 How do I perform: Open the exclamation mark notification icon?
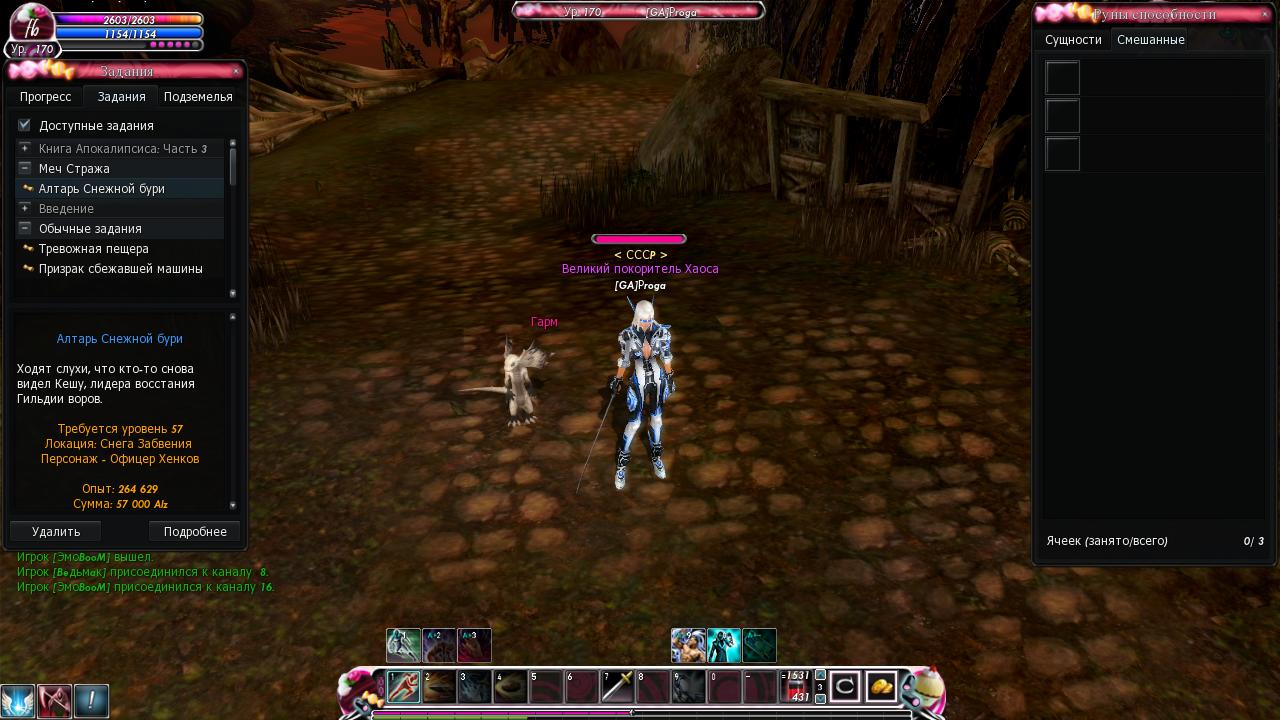(x=91, y=701)
